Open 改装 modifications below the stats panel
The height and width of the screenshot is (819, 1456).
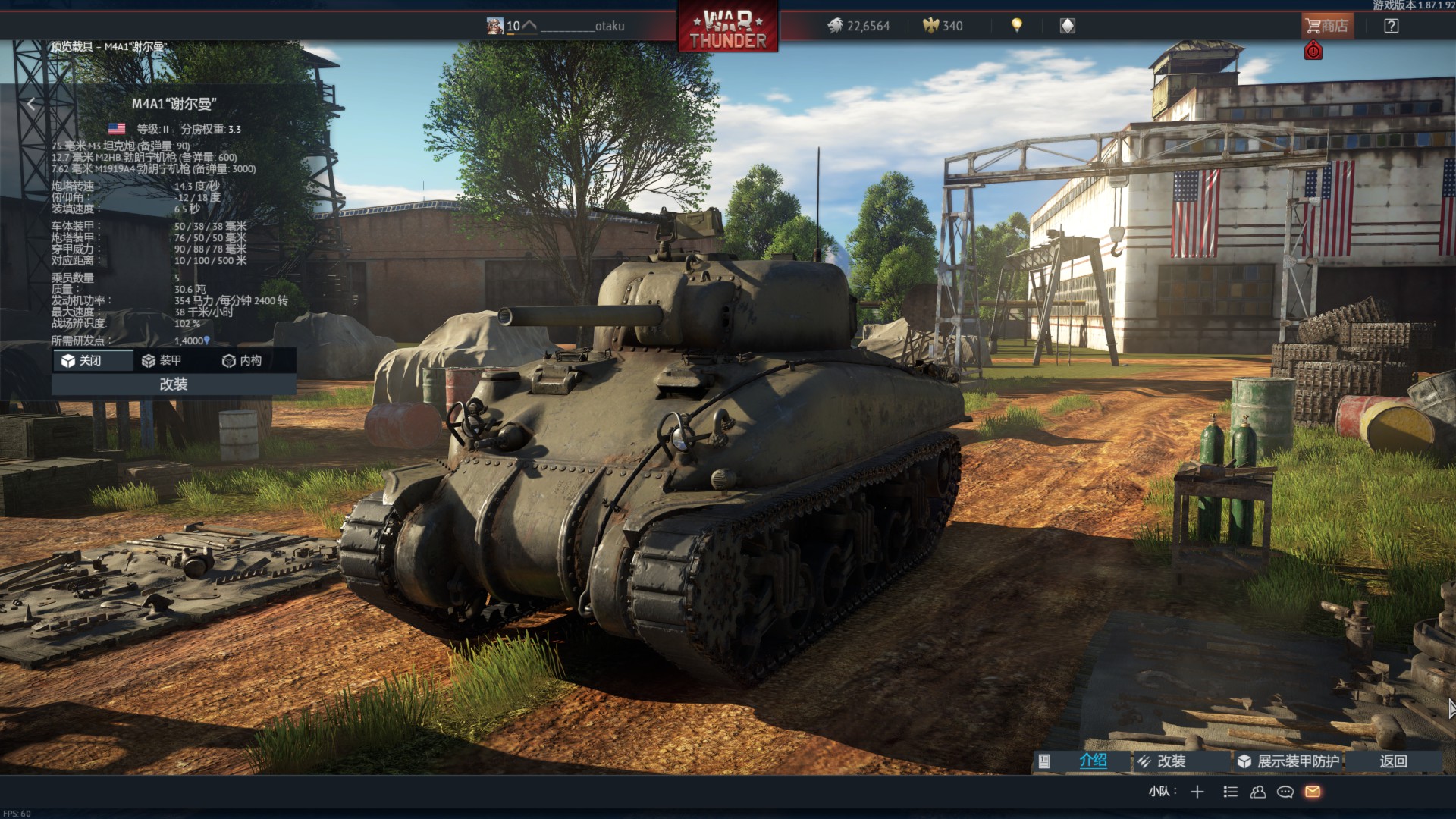[x=174, y=384]
